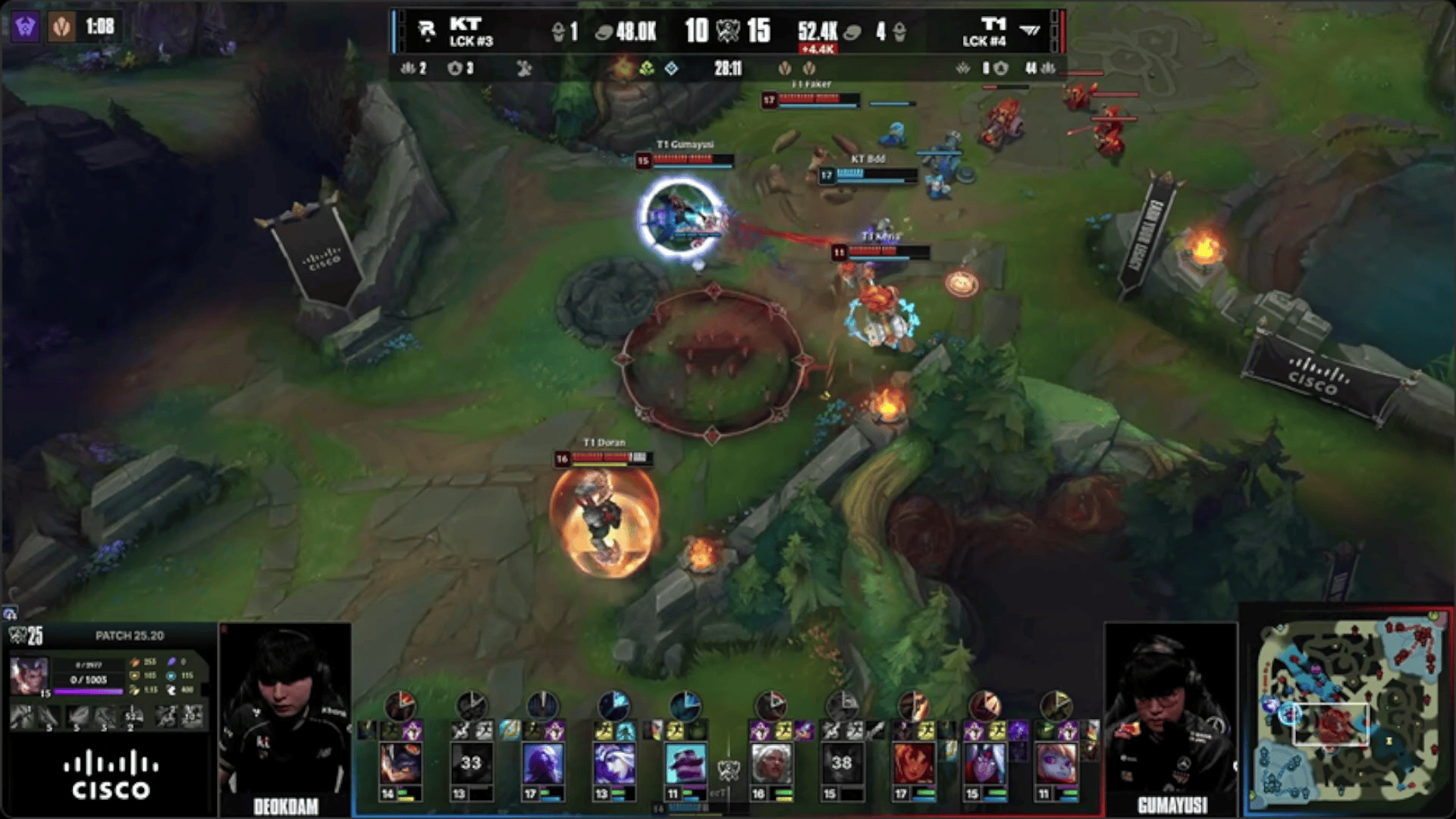Select the dead champion portrait showing 33
1456x819 pixels.
point(471,764)
